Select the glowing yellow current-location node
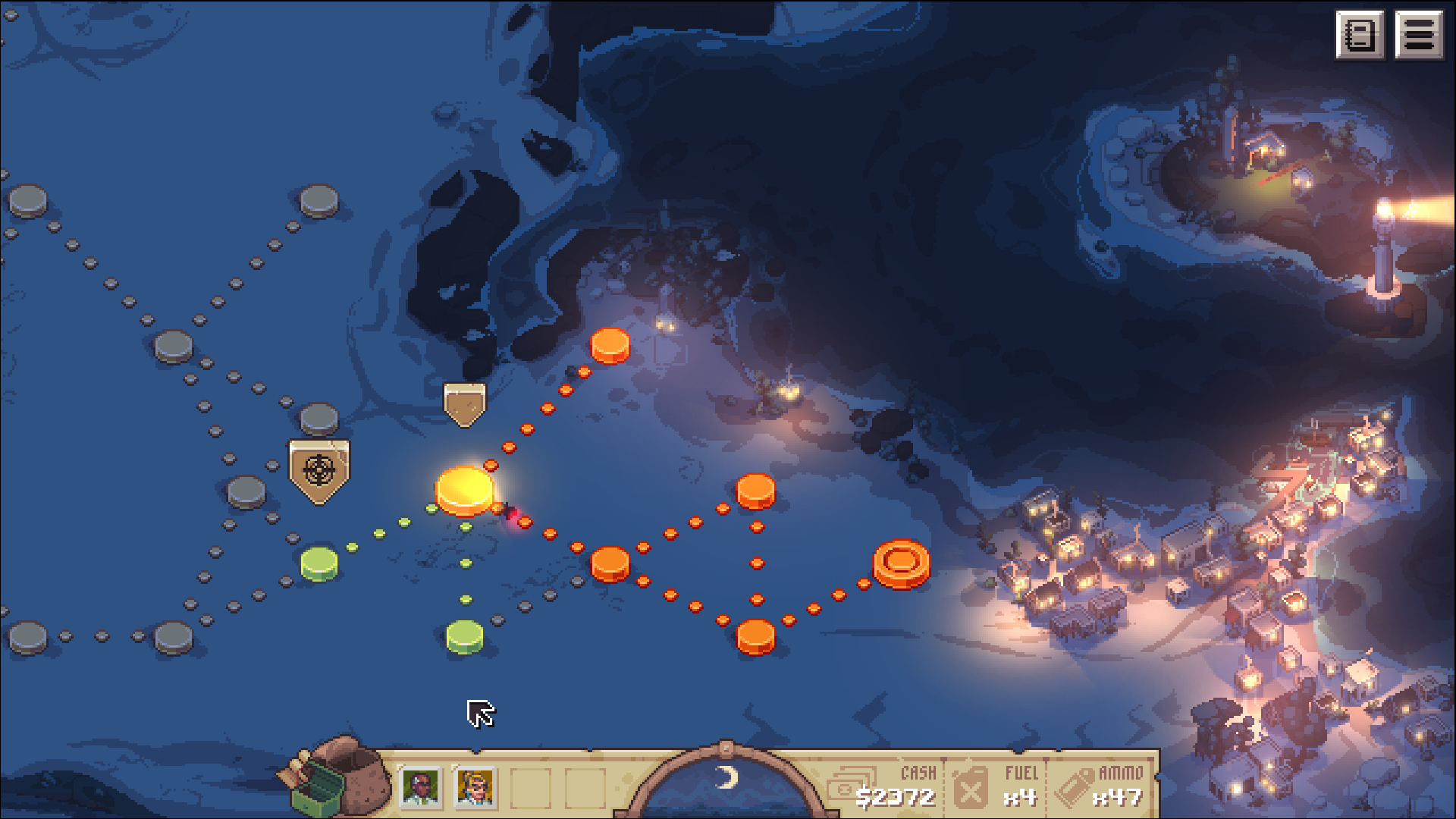 coord(464,490)
